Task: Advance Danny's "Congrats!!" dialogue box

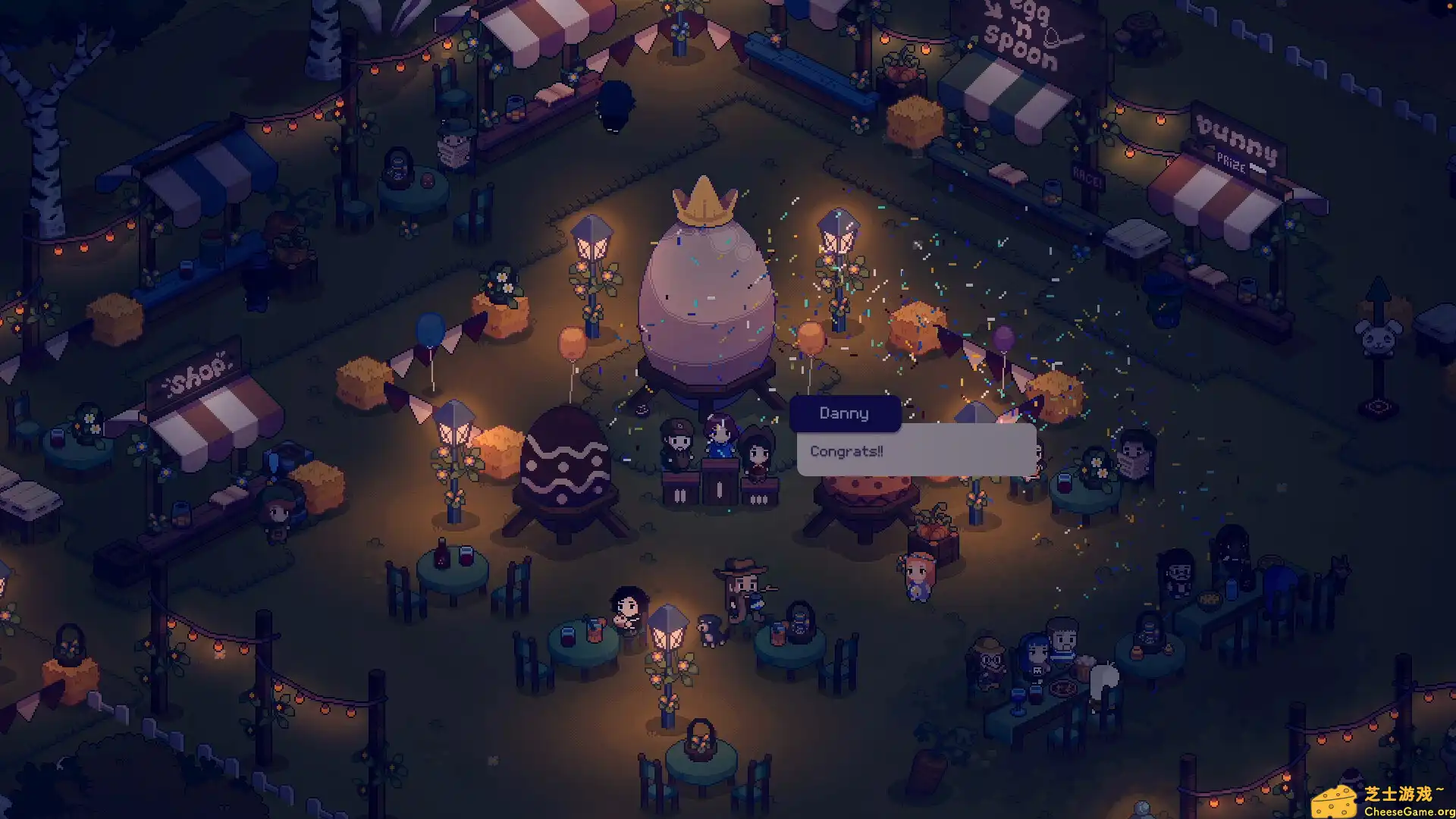Action: tap(916, 451)
